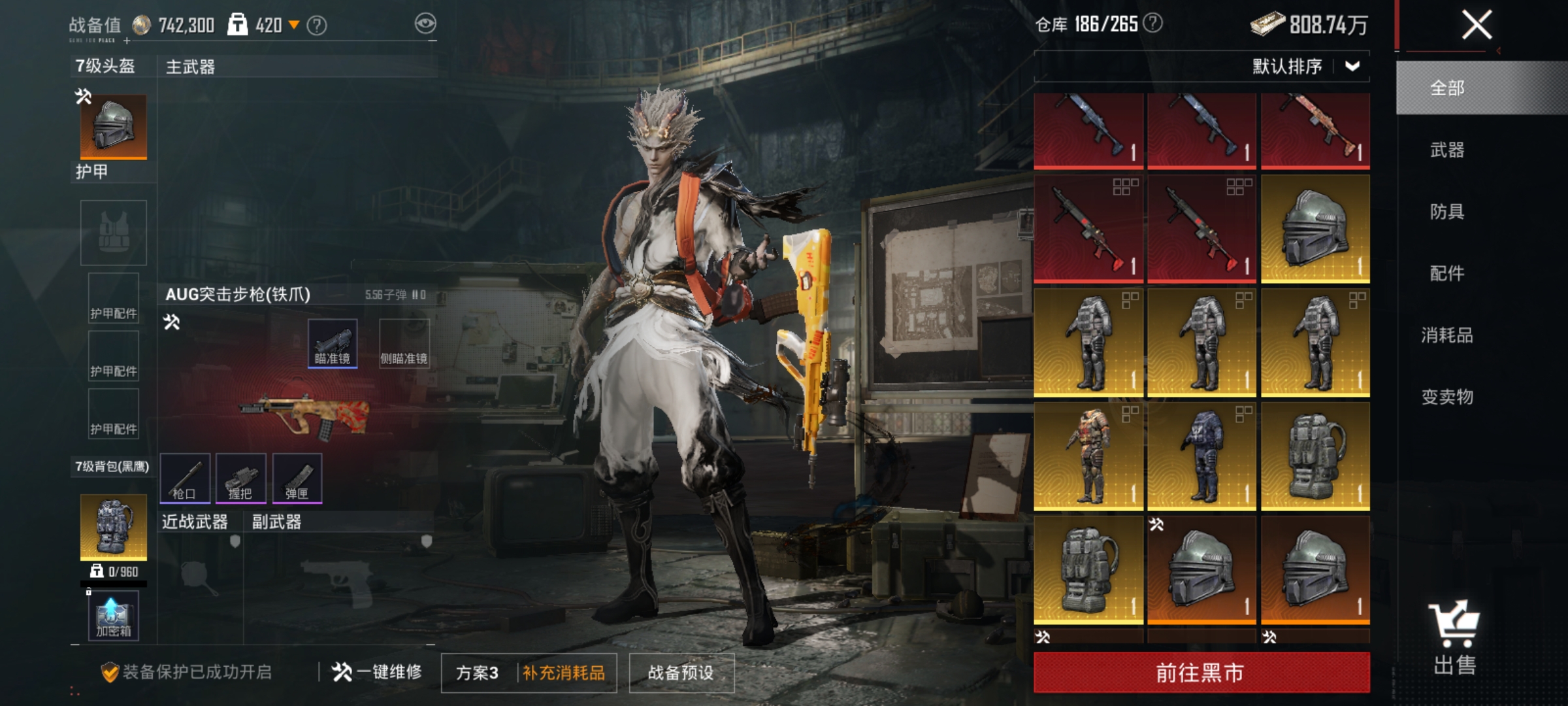Open the 加密箱 secure case slot
Screen dimensions: 1568x706
pyautogui.click(x=114, y=616)
